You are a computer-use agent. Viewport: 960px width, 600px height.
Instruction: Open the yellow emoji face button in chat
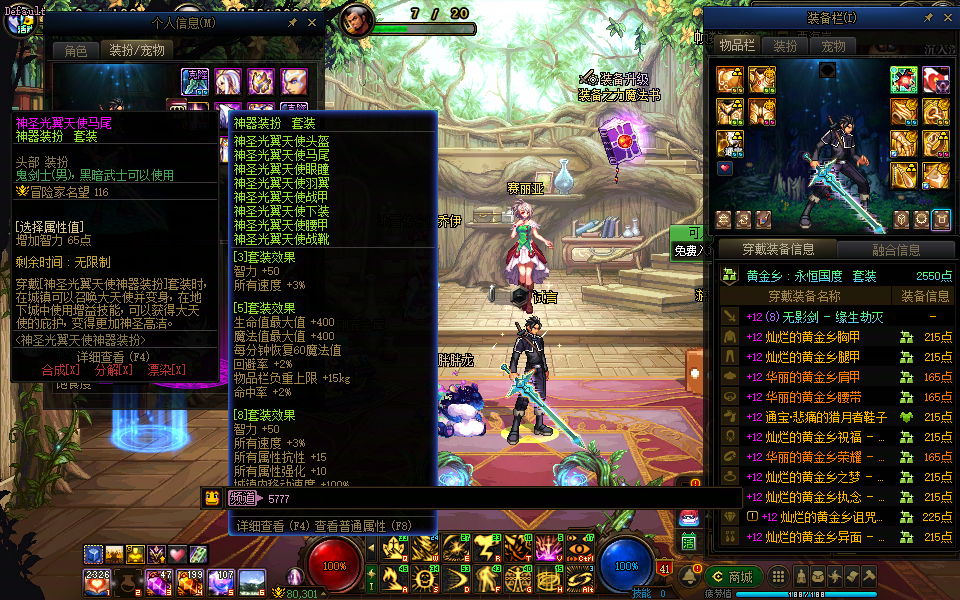[212, 498]
